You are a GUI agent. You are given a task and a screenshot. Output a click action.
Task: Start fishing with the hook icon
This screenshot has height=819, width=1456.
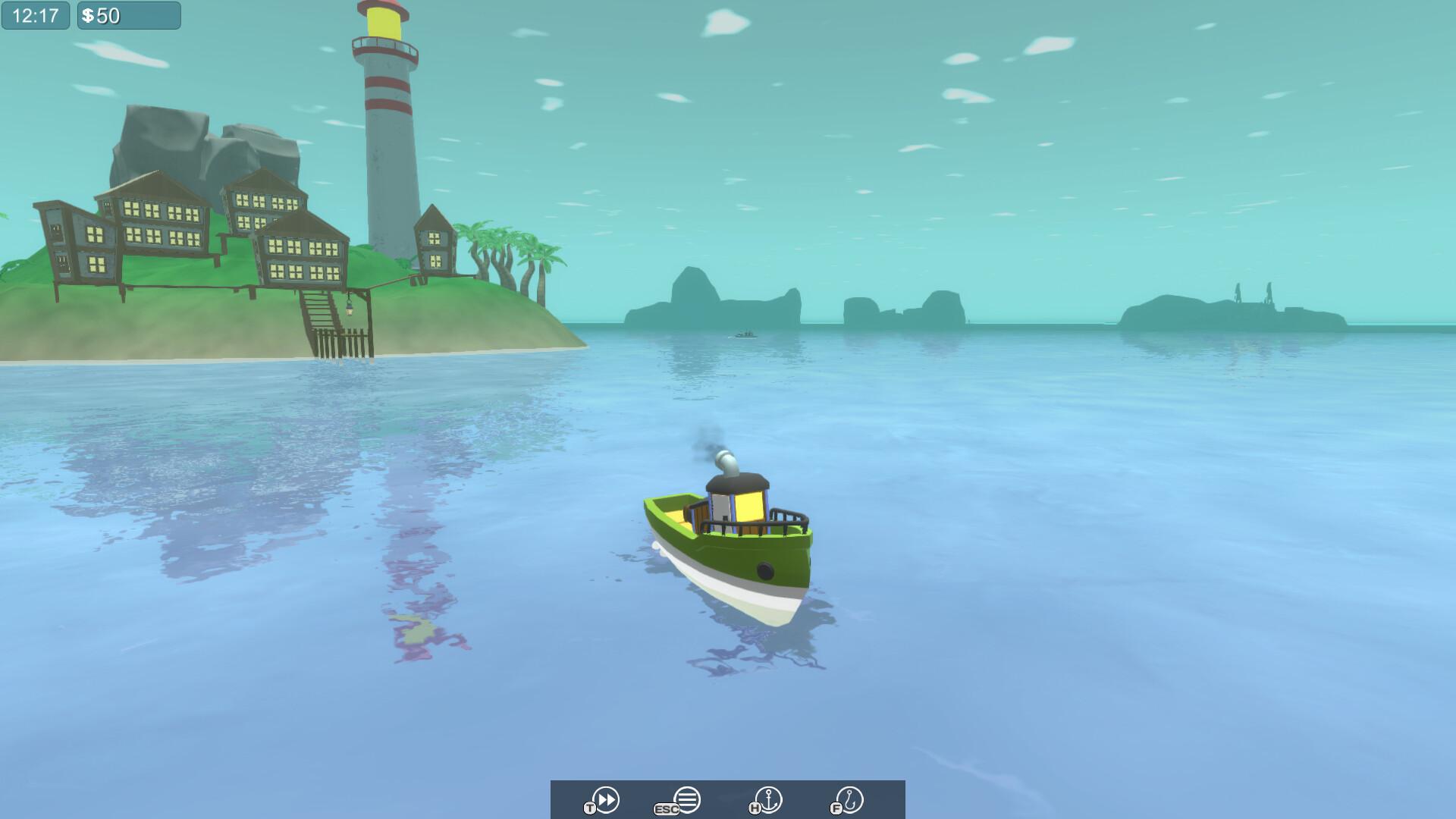pos(849,798)
